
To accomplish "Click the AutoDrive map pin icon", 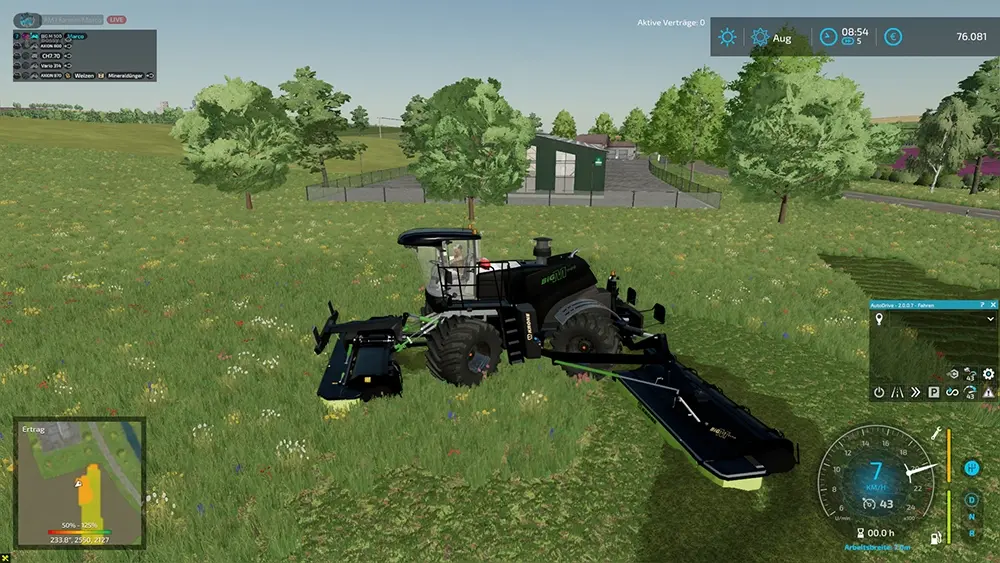I will coord(878,319).
